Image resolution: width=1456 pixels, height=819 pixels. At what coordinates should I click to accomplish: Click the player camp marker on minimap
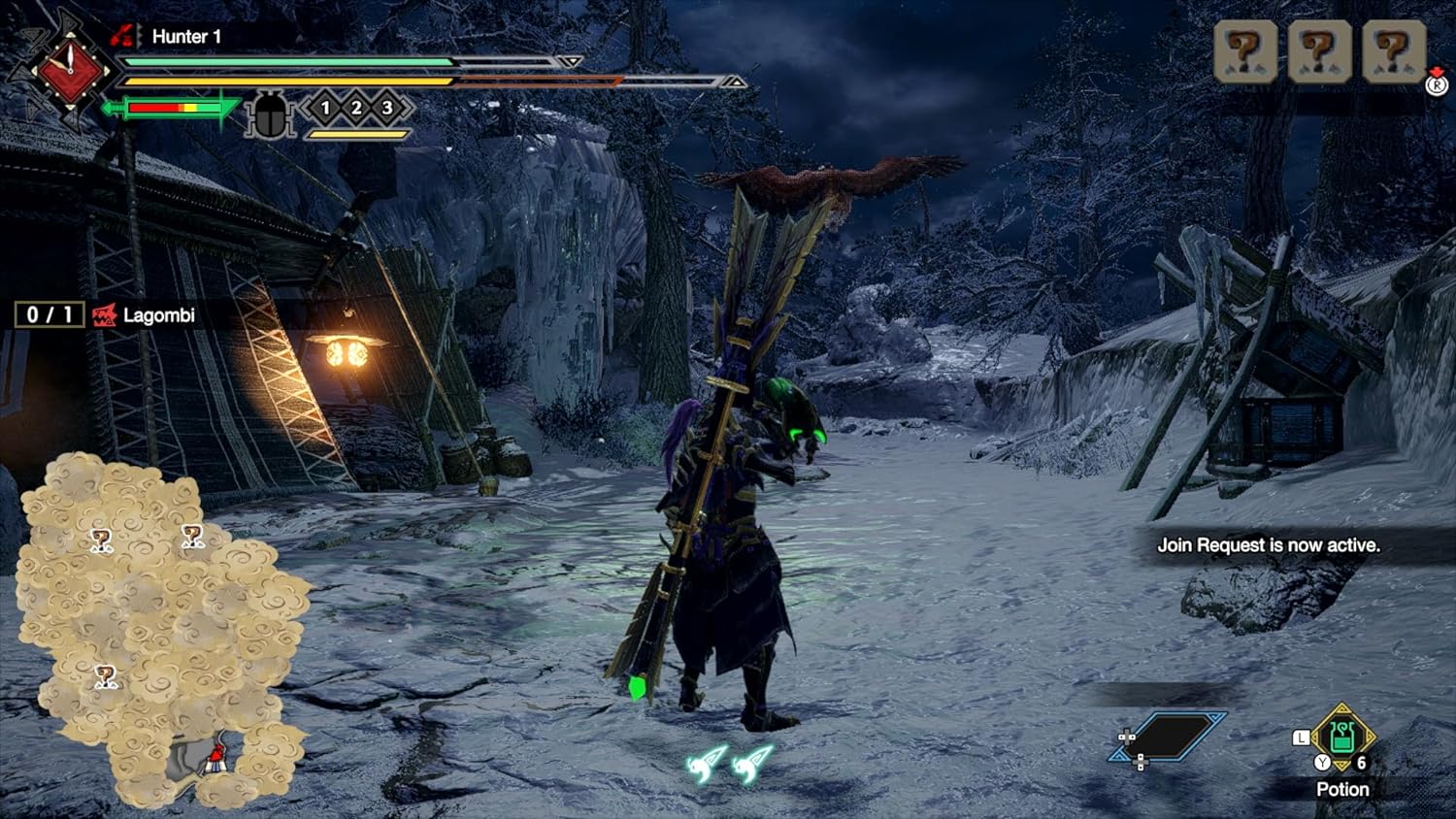pos(215,758)
